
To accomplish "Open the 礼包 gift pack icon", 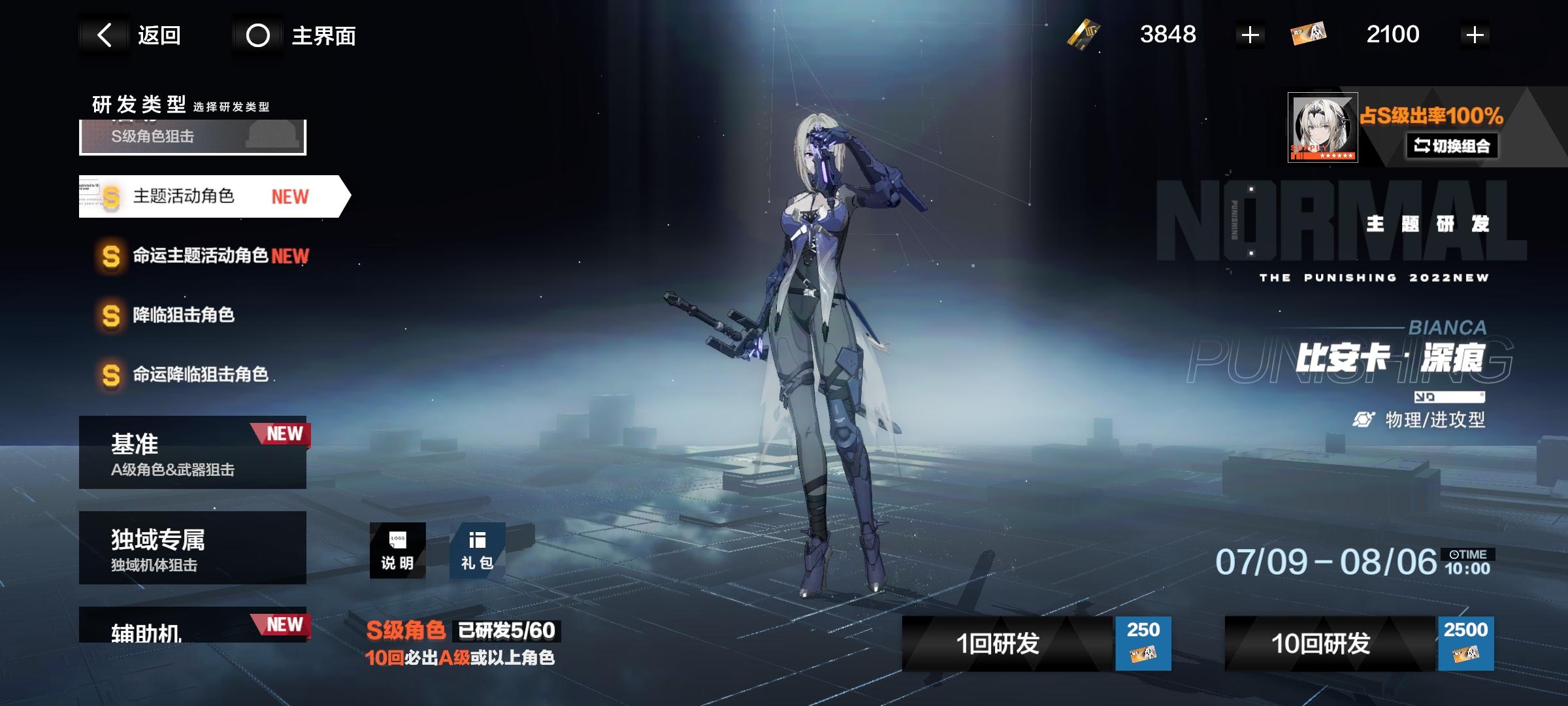I will (478, 551).
